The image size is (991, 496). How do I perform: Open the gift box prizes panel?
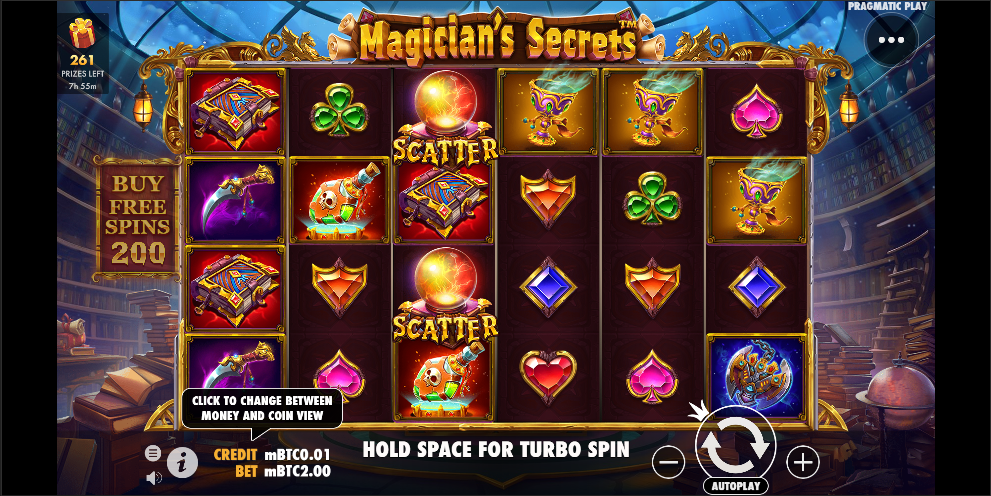pos(82,34)
